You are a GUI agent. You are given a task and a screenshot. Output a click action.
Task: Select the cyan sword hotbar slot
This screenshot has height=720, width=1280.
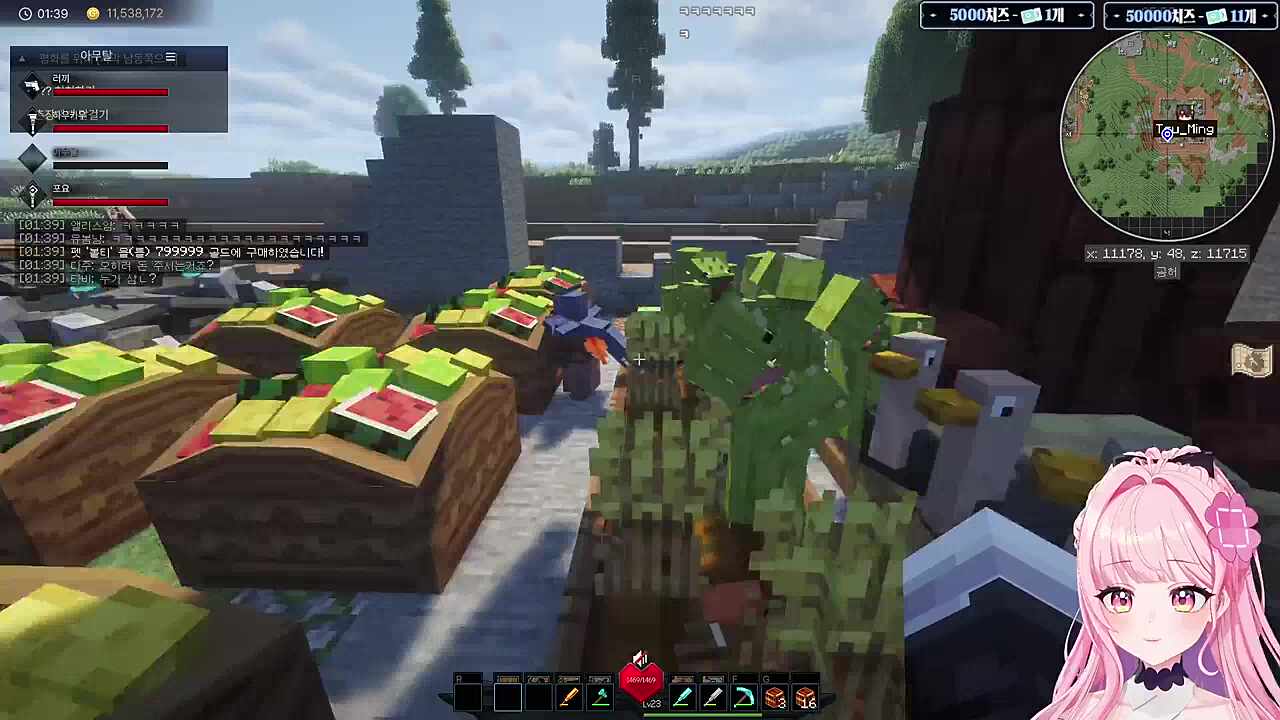(x=682, y=697)
